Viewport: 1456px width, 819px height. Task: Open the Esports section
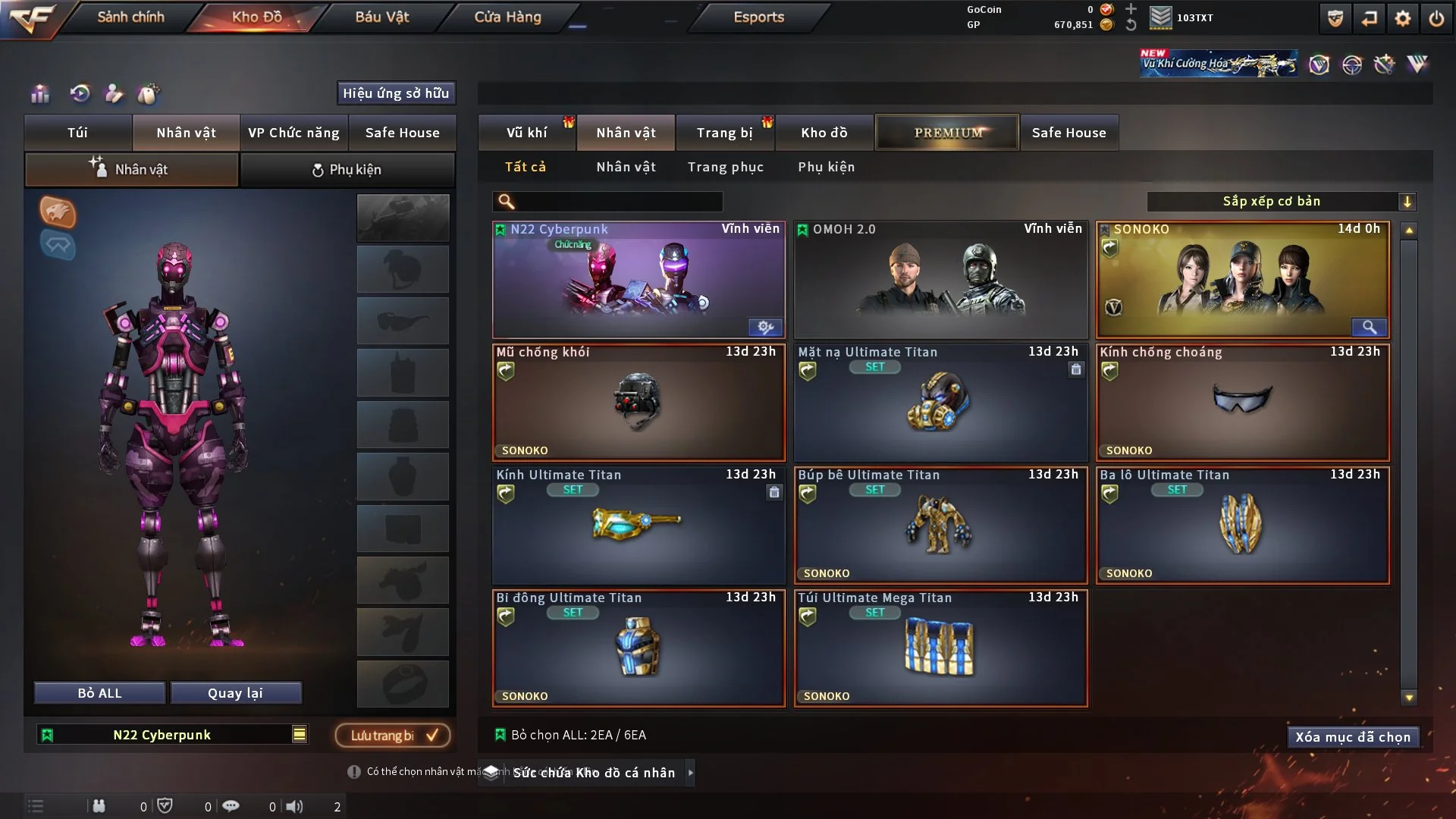coord(758,17)
